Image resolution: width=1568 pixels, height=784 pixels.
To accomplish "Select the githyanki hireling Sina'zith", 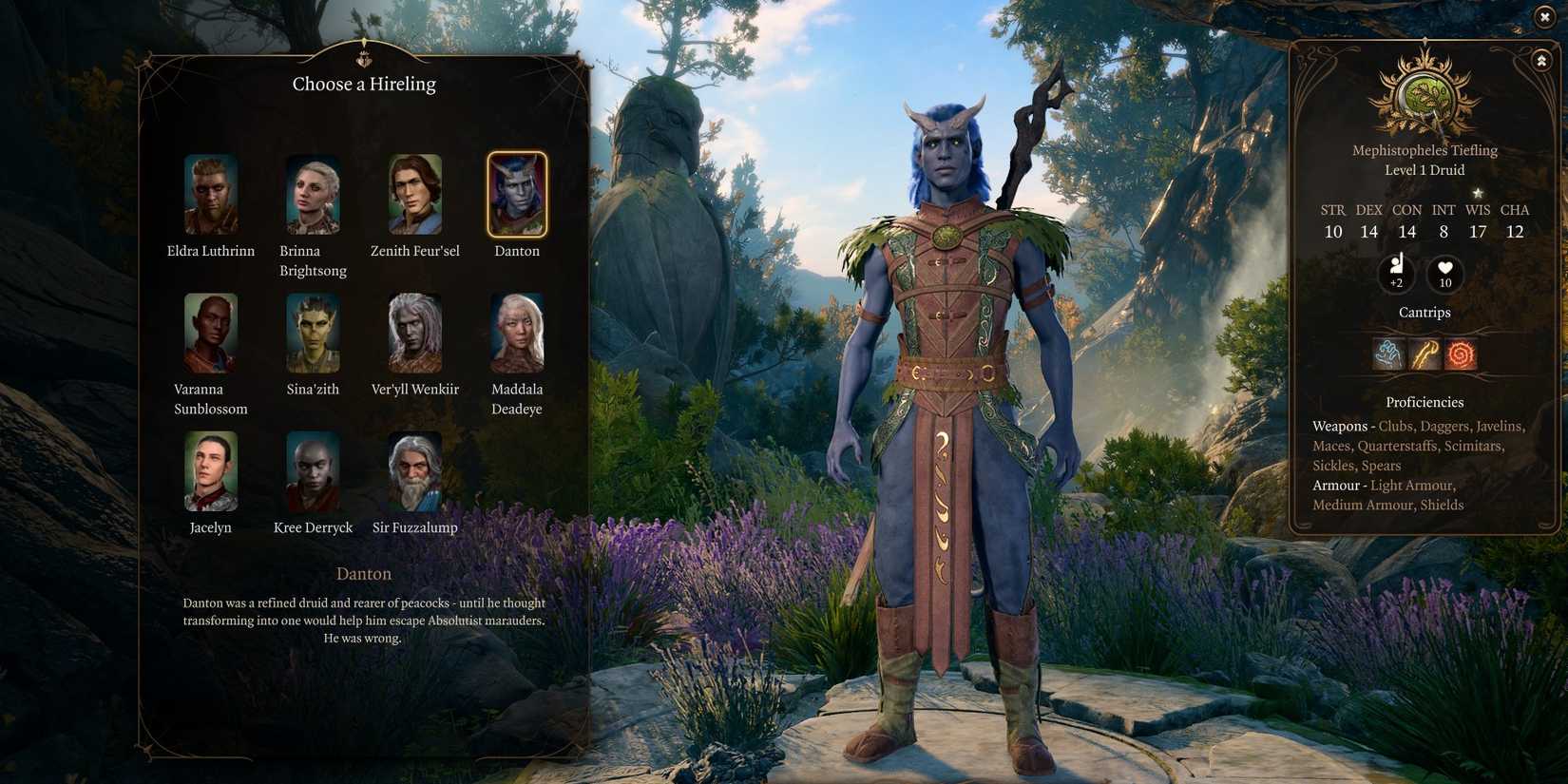I will 313,333.
